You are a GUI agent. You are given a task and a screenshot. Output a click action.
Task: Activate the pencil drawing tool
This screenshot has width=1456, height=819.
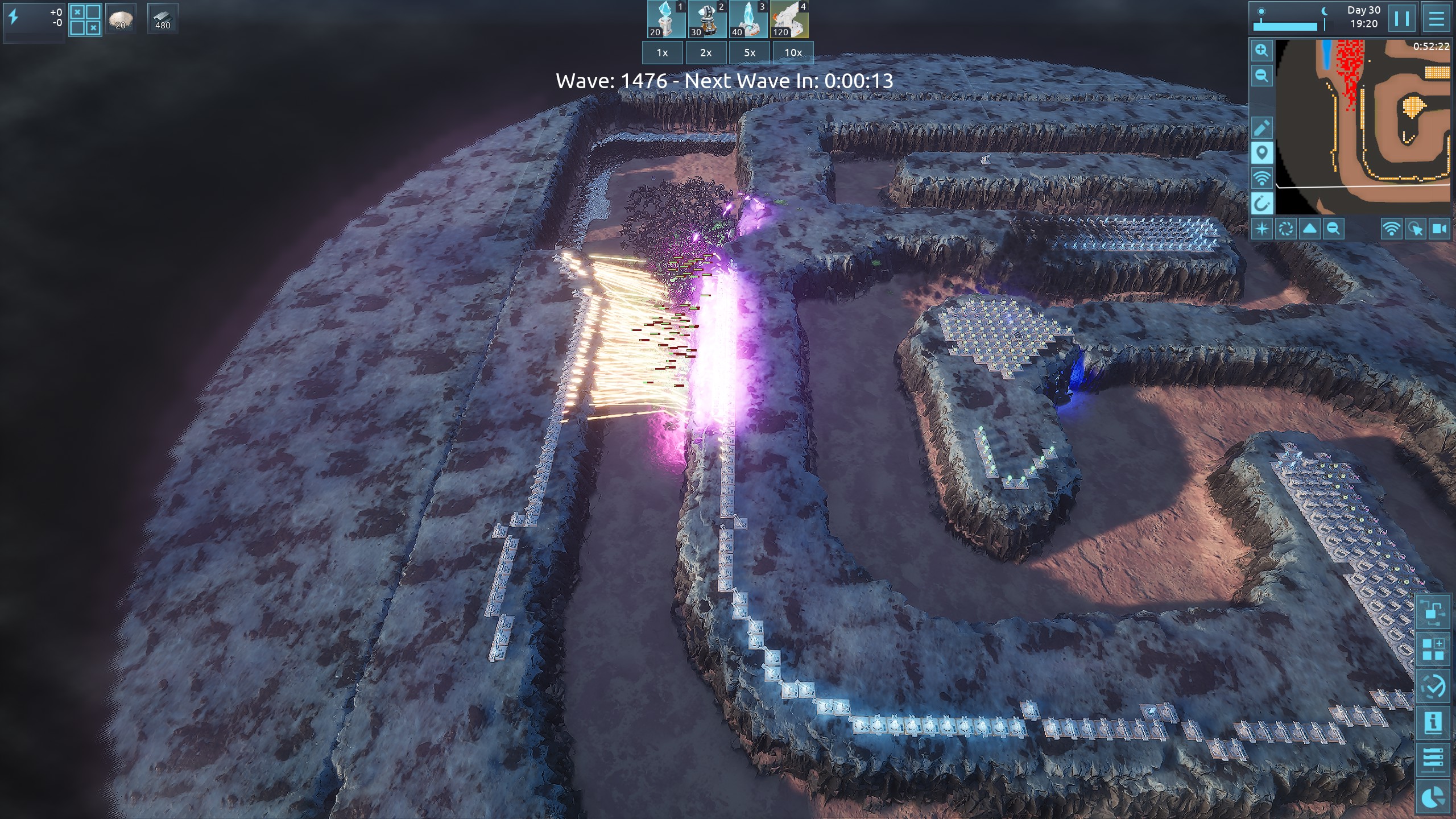pos(1261,128)
